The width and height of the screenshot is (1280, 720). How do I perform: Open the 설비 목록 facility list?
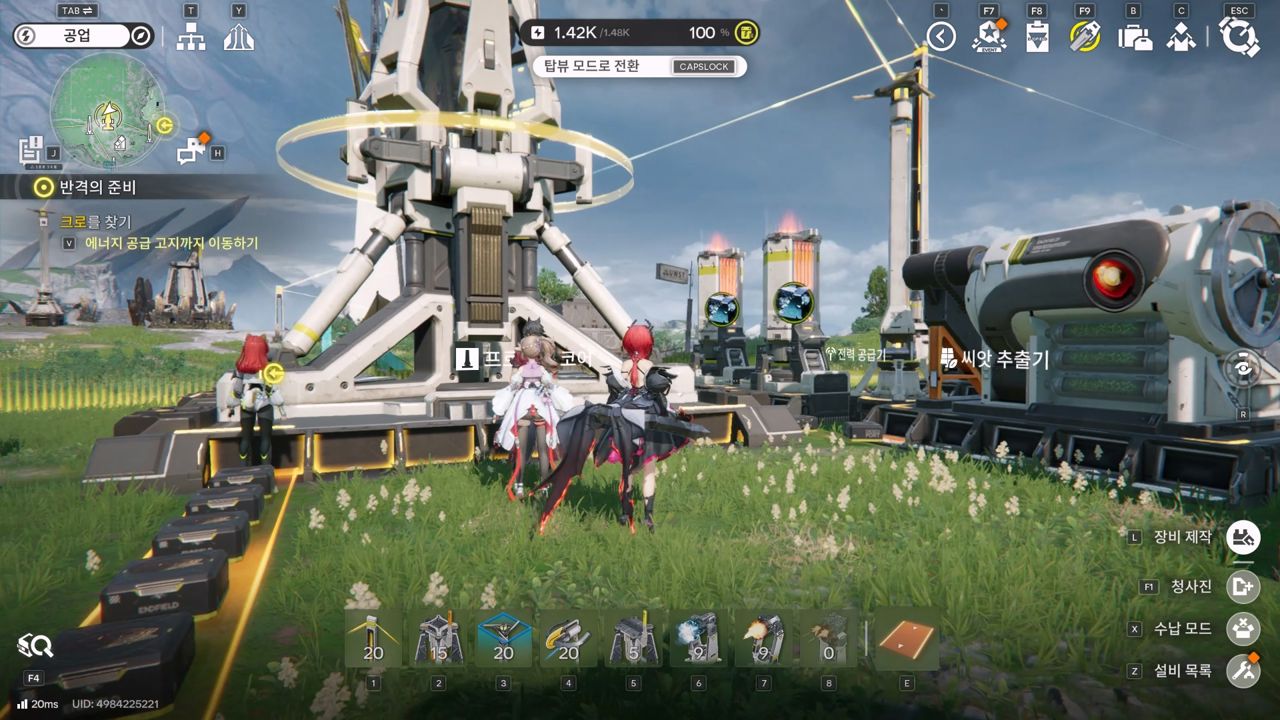pos(1243,670)
